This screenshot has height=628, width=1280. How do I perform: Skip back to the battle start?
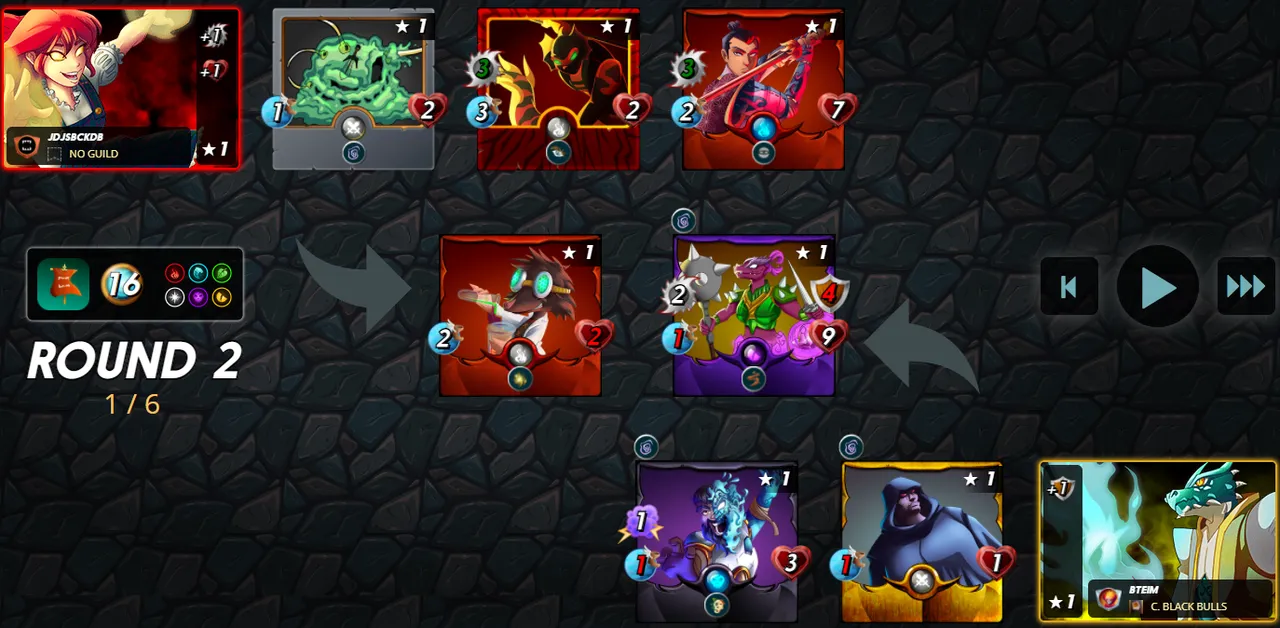click(1069, 287)
